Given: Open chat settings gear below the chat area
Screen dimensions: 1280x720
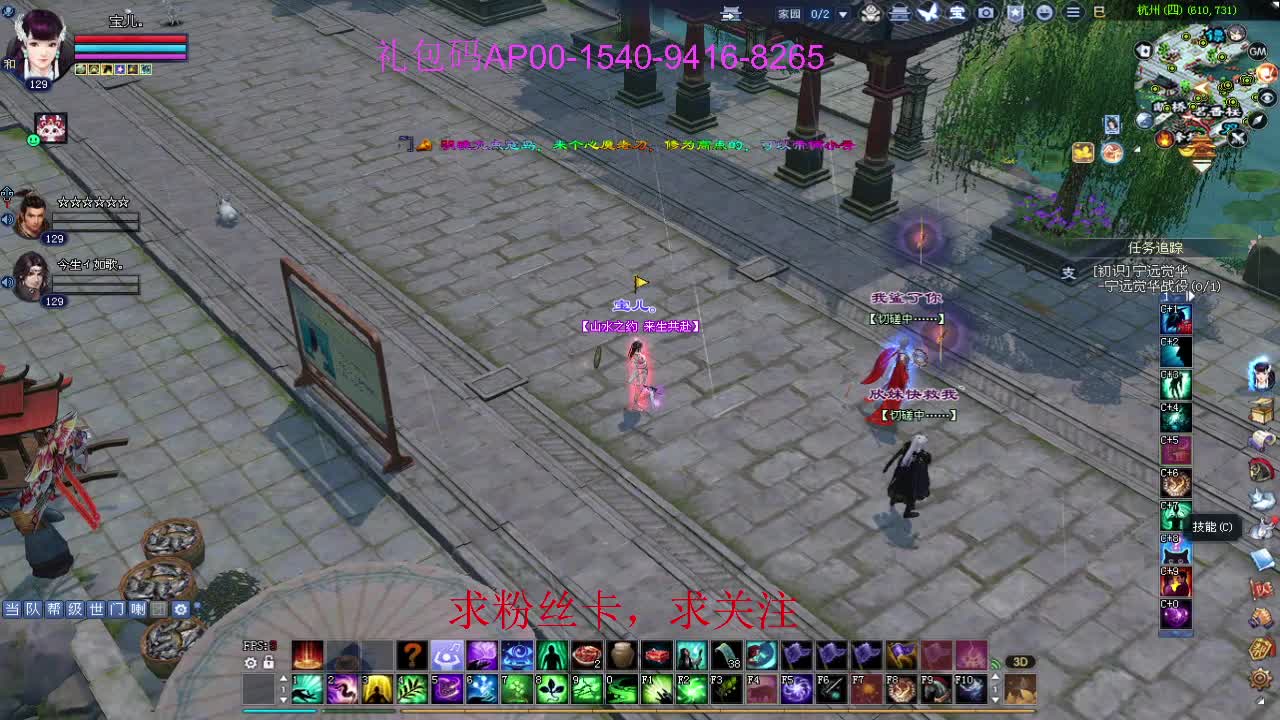Looking at the screenshot, I should 179,609.
